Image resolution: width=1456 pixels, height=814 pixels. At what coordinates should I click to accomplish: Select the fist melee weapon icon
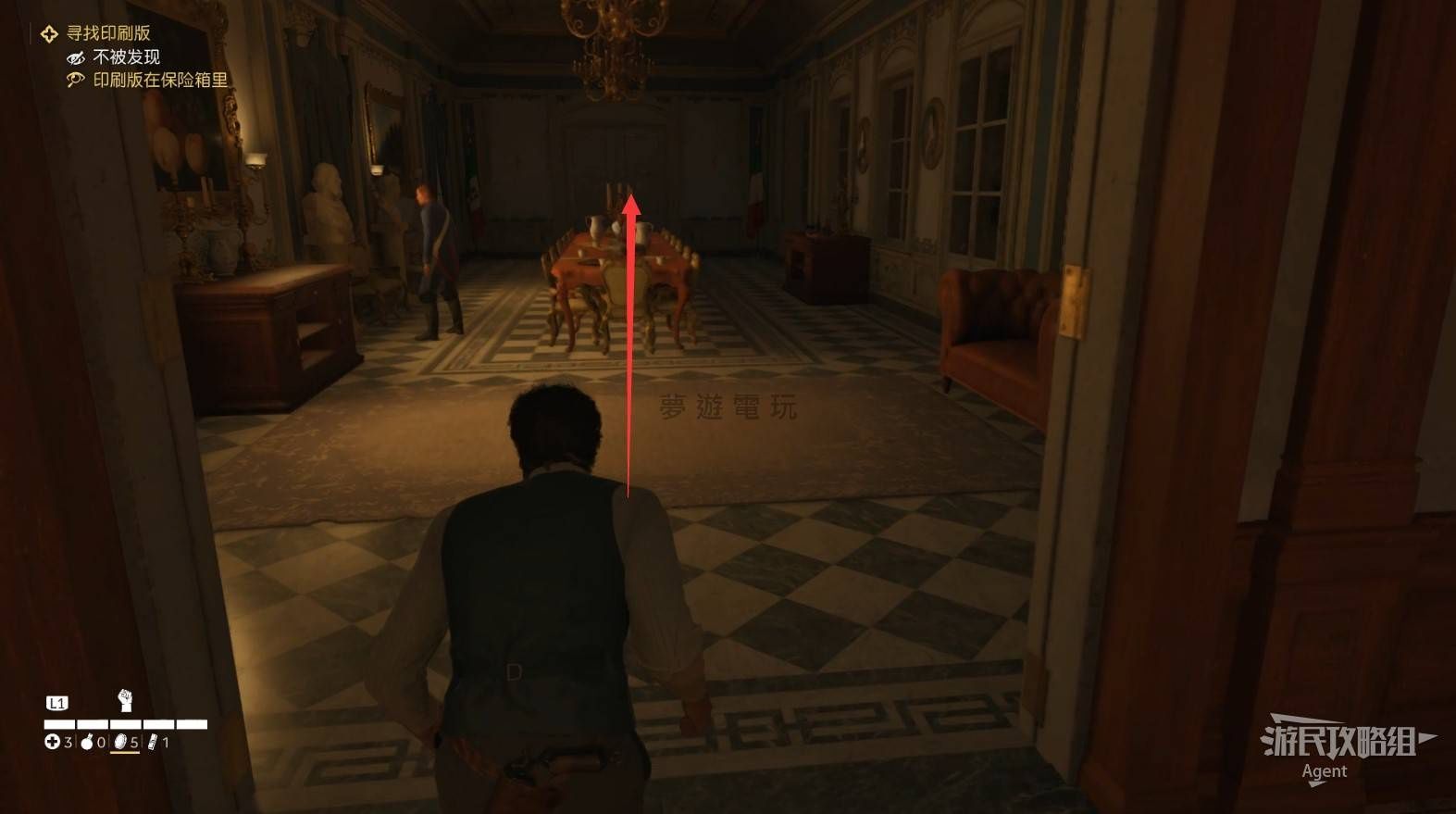click(126, 699)
